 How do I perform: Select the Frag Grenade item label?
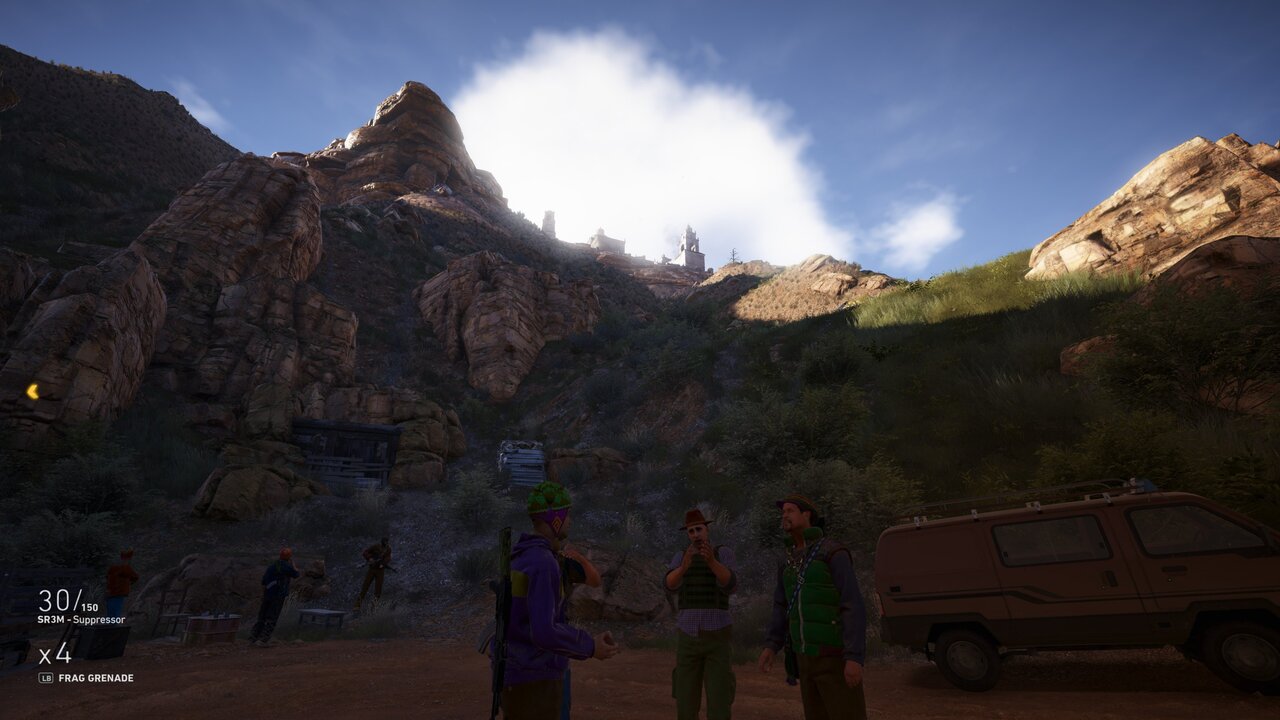pos(96,678)
